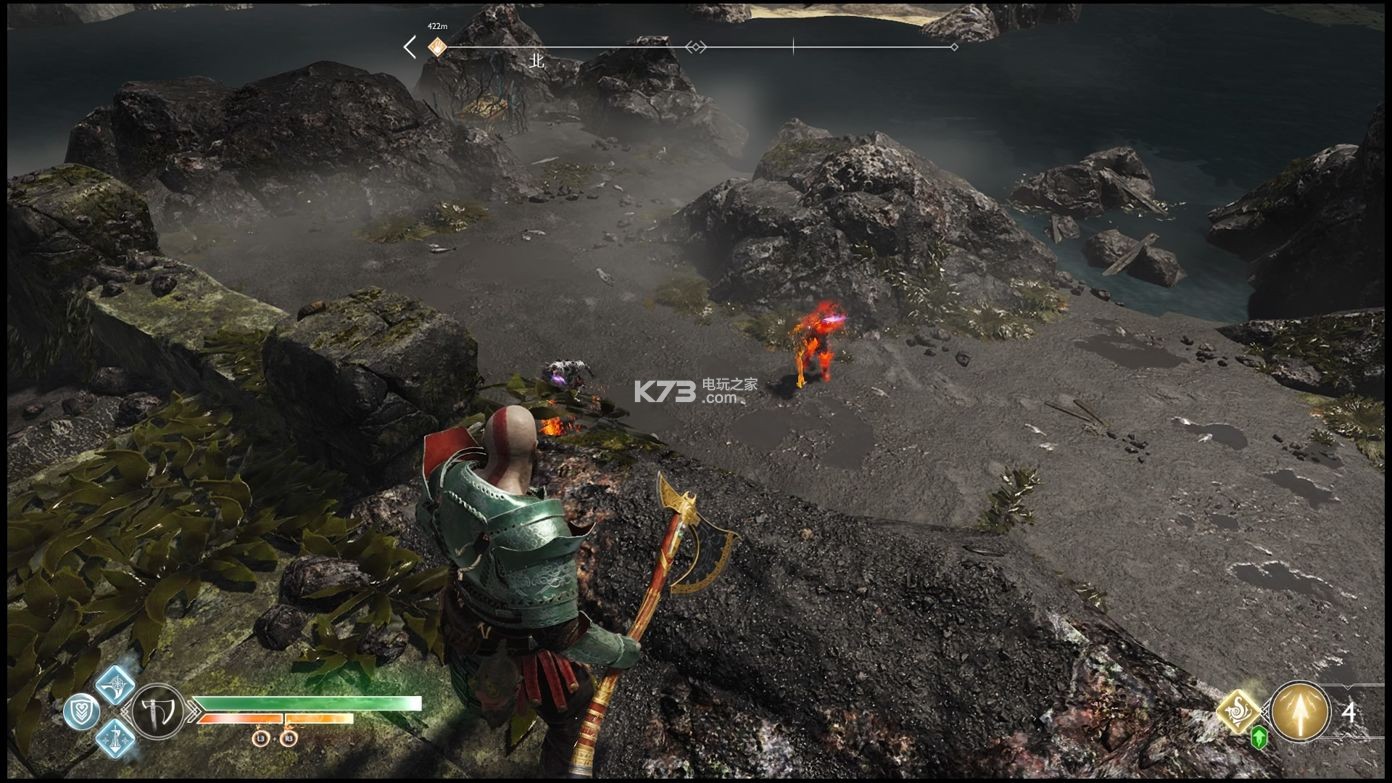Viewport: 1392px width, 783px height.
Task: Click the compass left-pointing chevron
Action: pyautogui.click(x=410, y=46)
